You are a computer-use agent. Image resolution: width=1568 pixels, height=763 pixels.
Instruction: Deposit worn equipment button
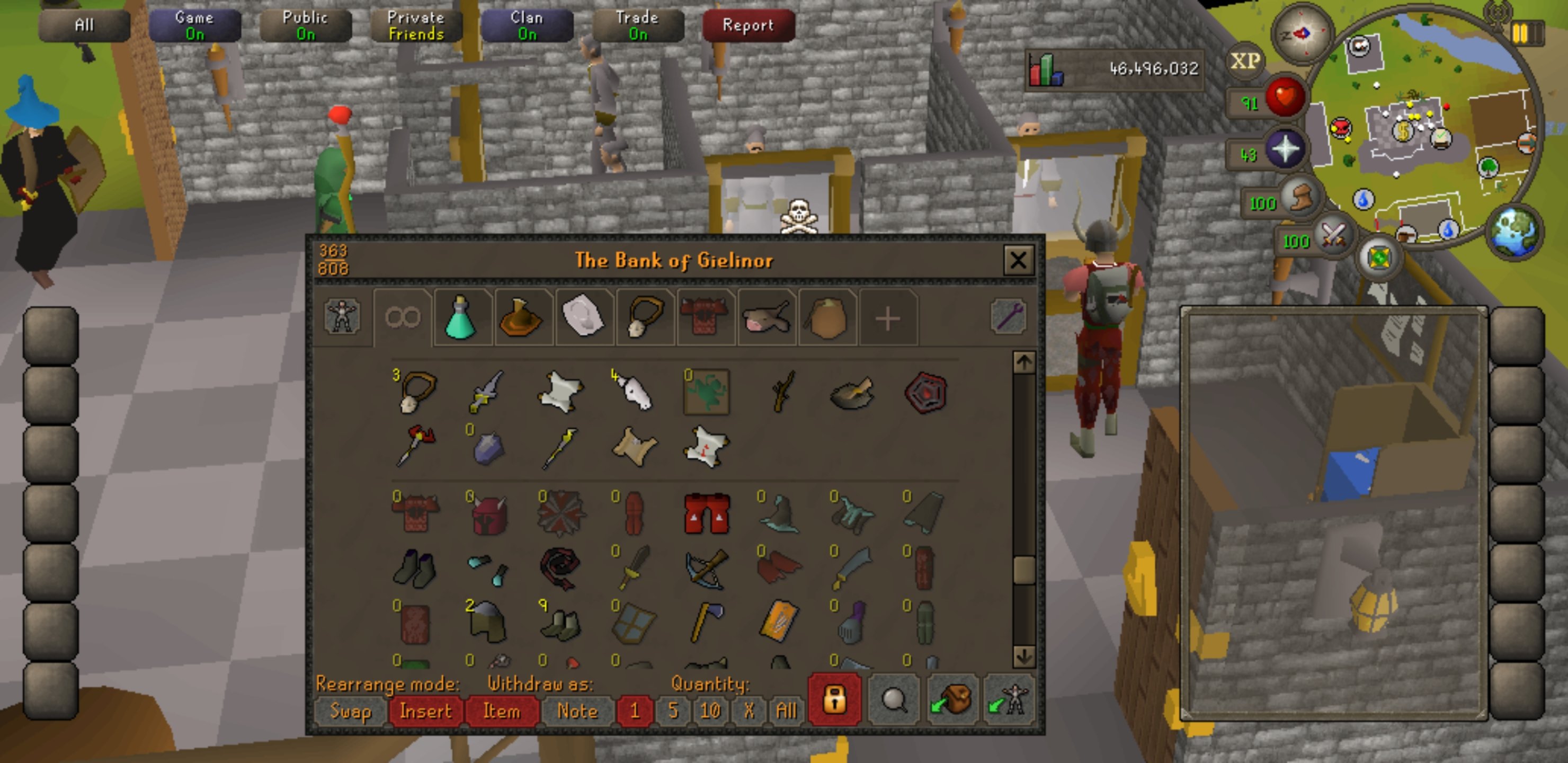(1009, 700)
